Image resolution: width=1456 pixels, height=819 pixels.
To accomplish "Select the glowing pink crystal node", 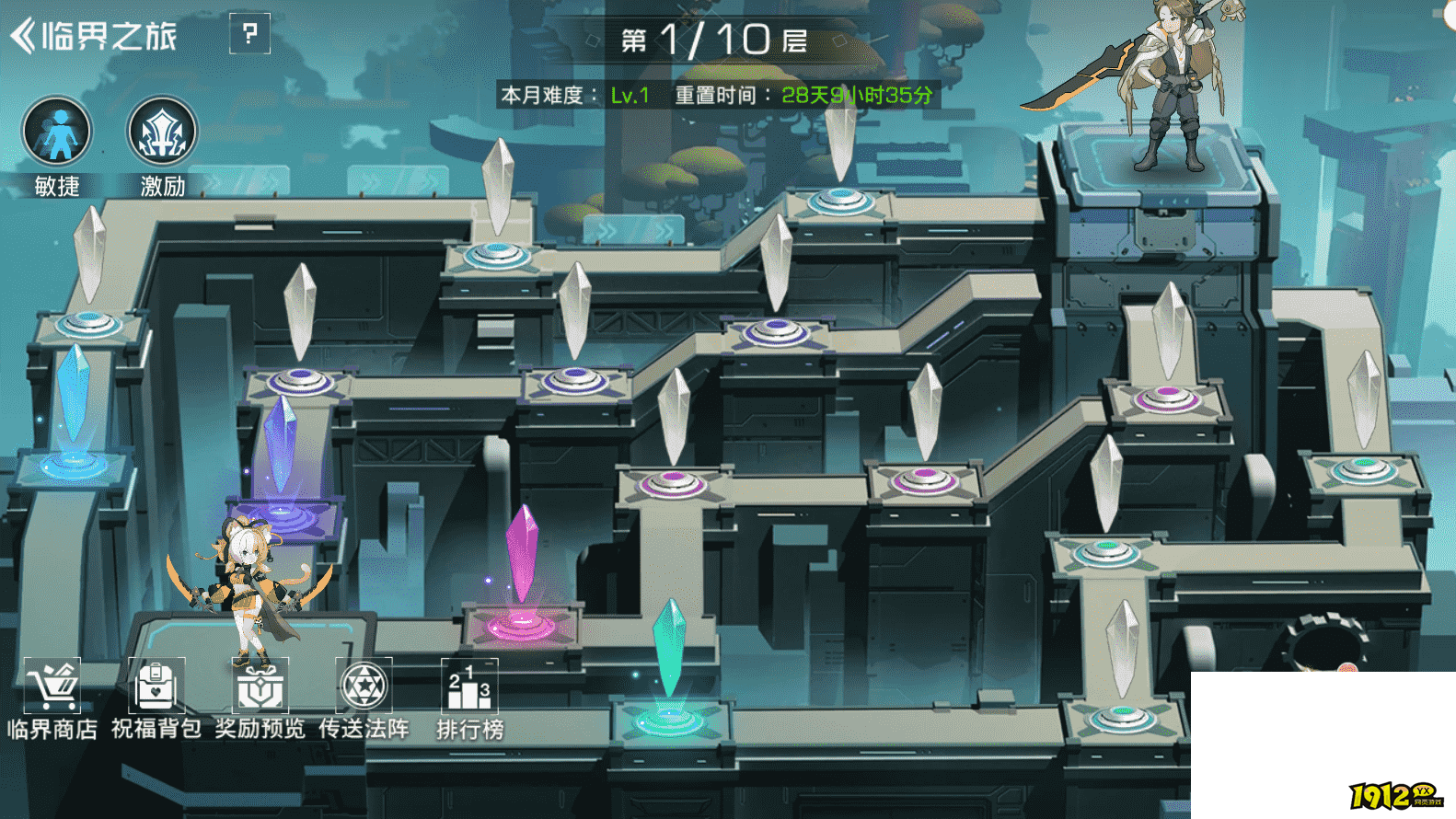I will pyautogui.click(x=522, y=571).
